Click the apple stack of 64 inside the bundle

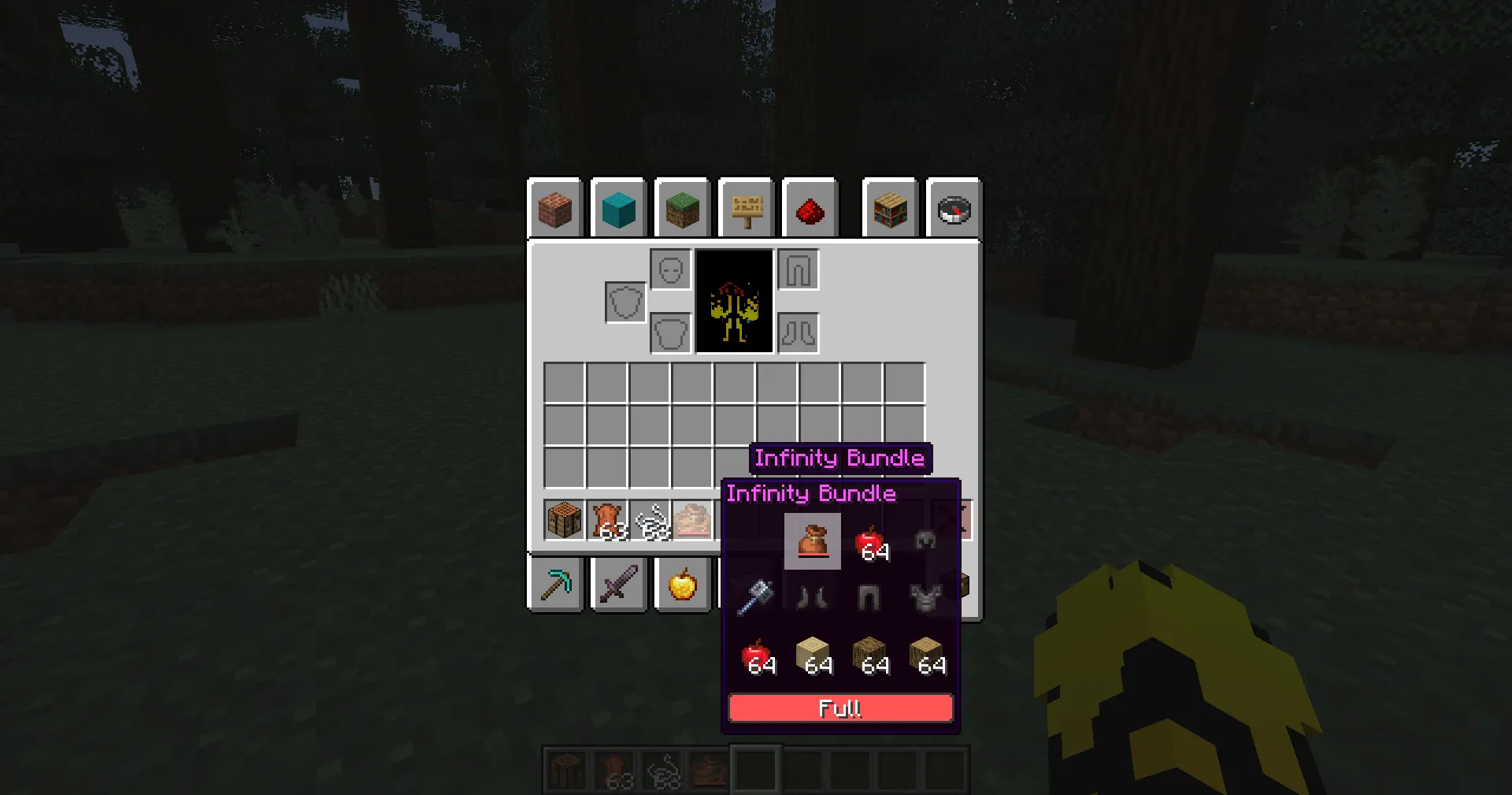[869, 541]
